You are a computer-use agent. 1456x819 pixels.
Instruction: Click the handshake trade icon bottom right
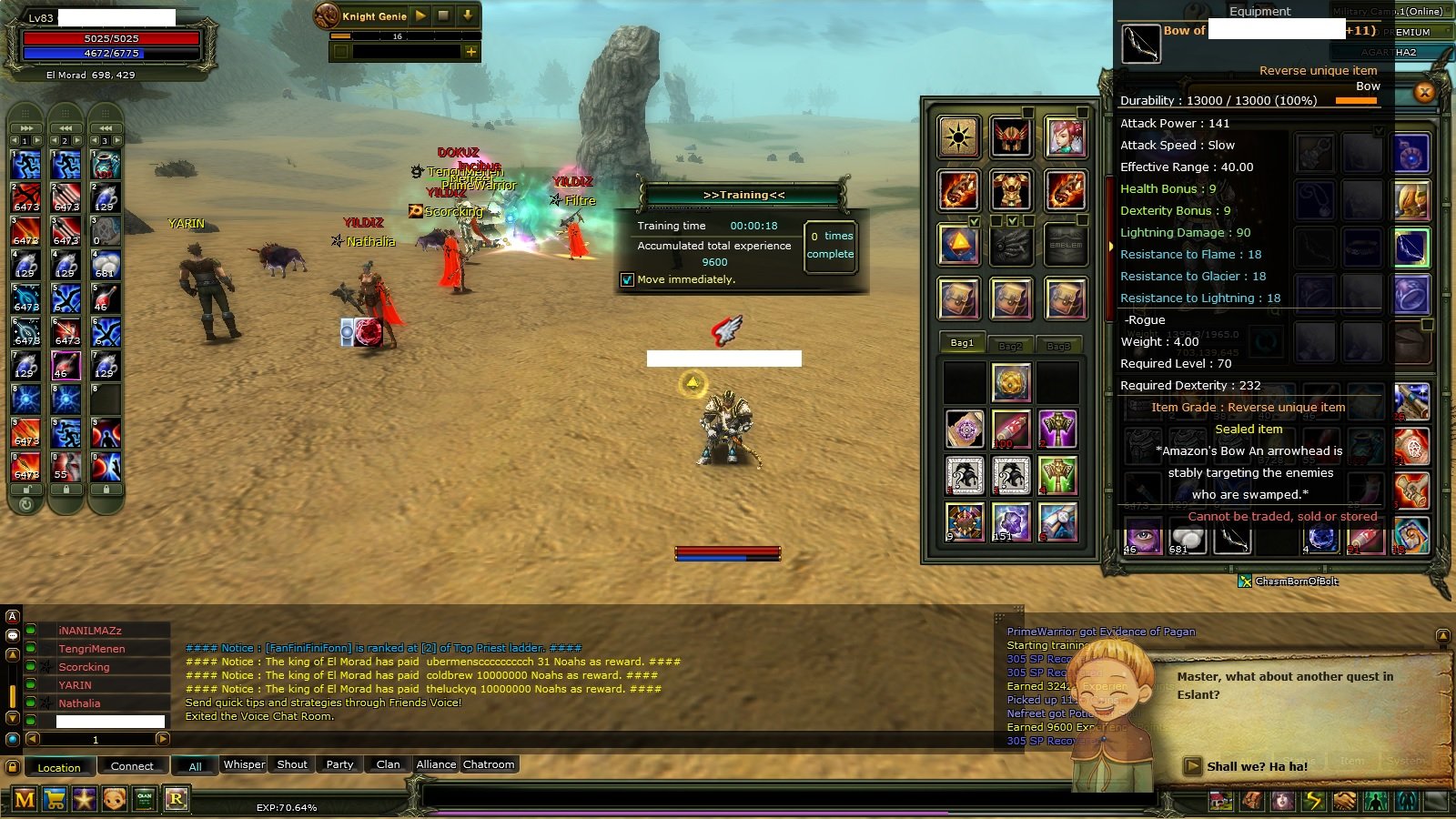click(1343, 801)
